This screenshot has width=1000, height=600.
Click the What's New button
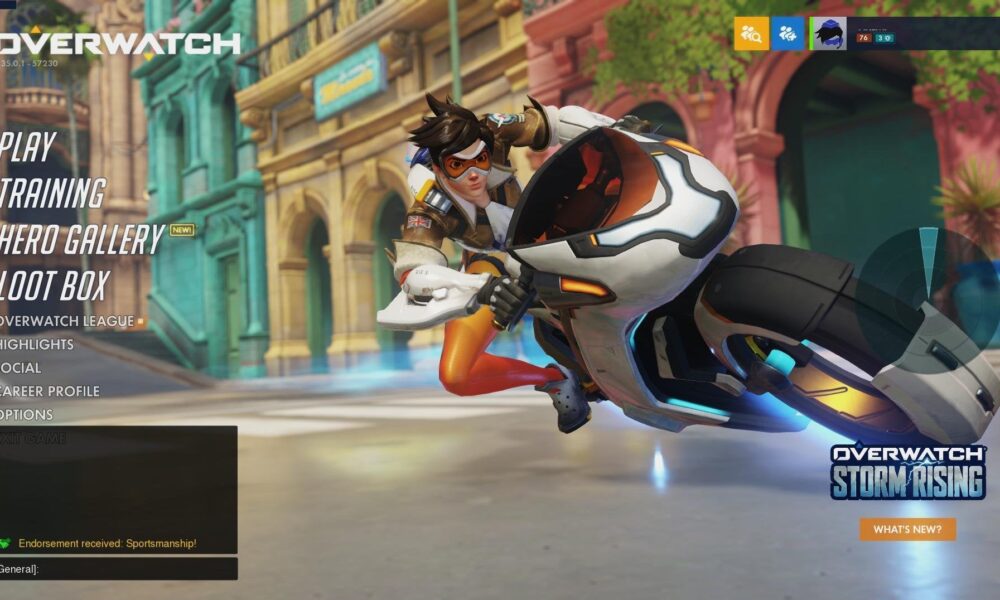[907, 529]
